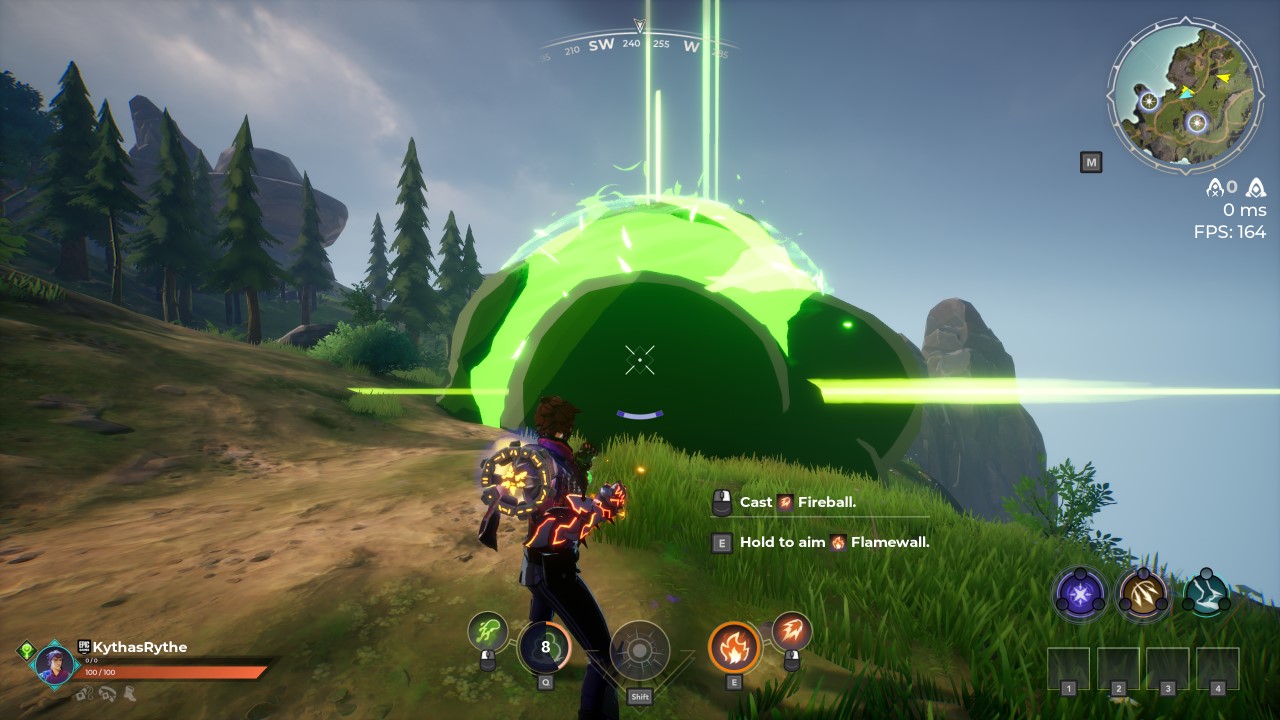This screenshot has width=1280, height=720.
Task: Toggle the dash rune's bottom socket node
Action: click(1190, 603)
